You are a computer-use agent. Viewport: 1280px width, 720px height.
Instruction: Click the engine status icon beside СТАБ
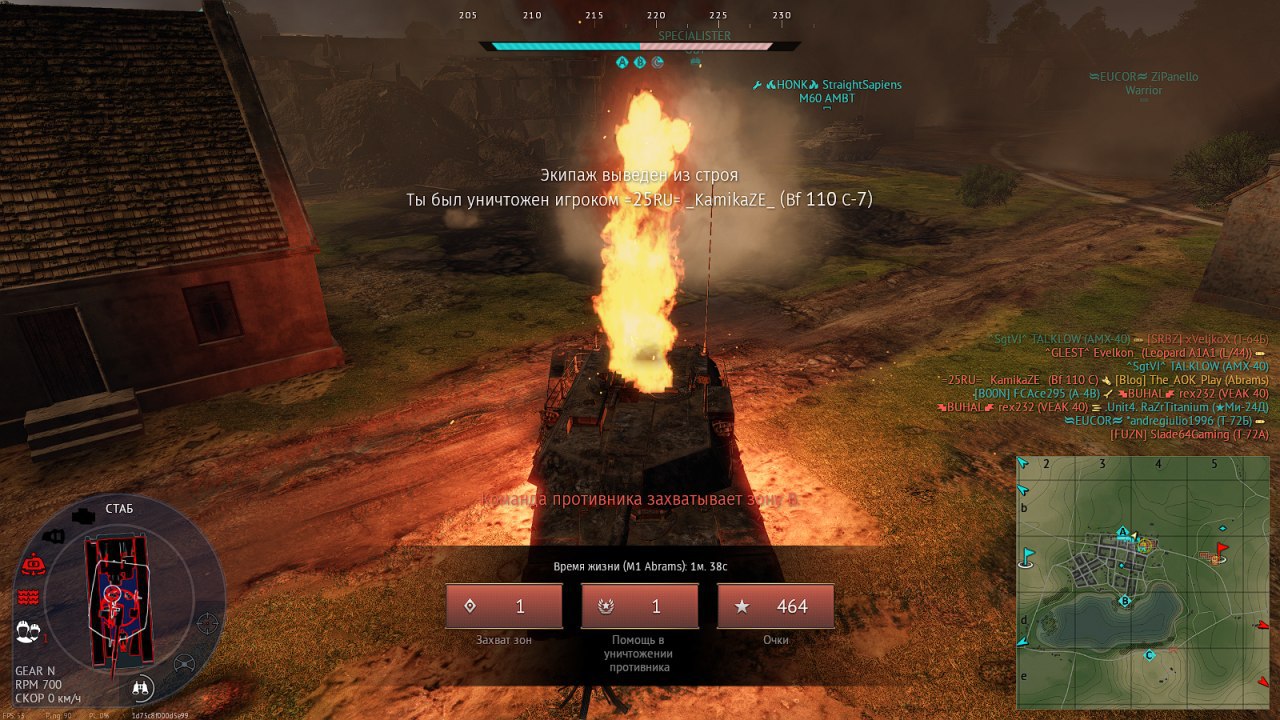tap(84, 516)
